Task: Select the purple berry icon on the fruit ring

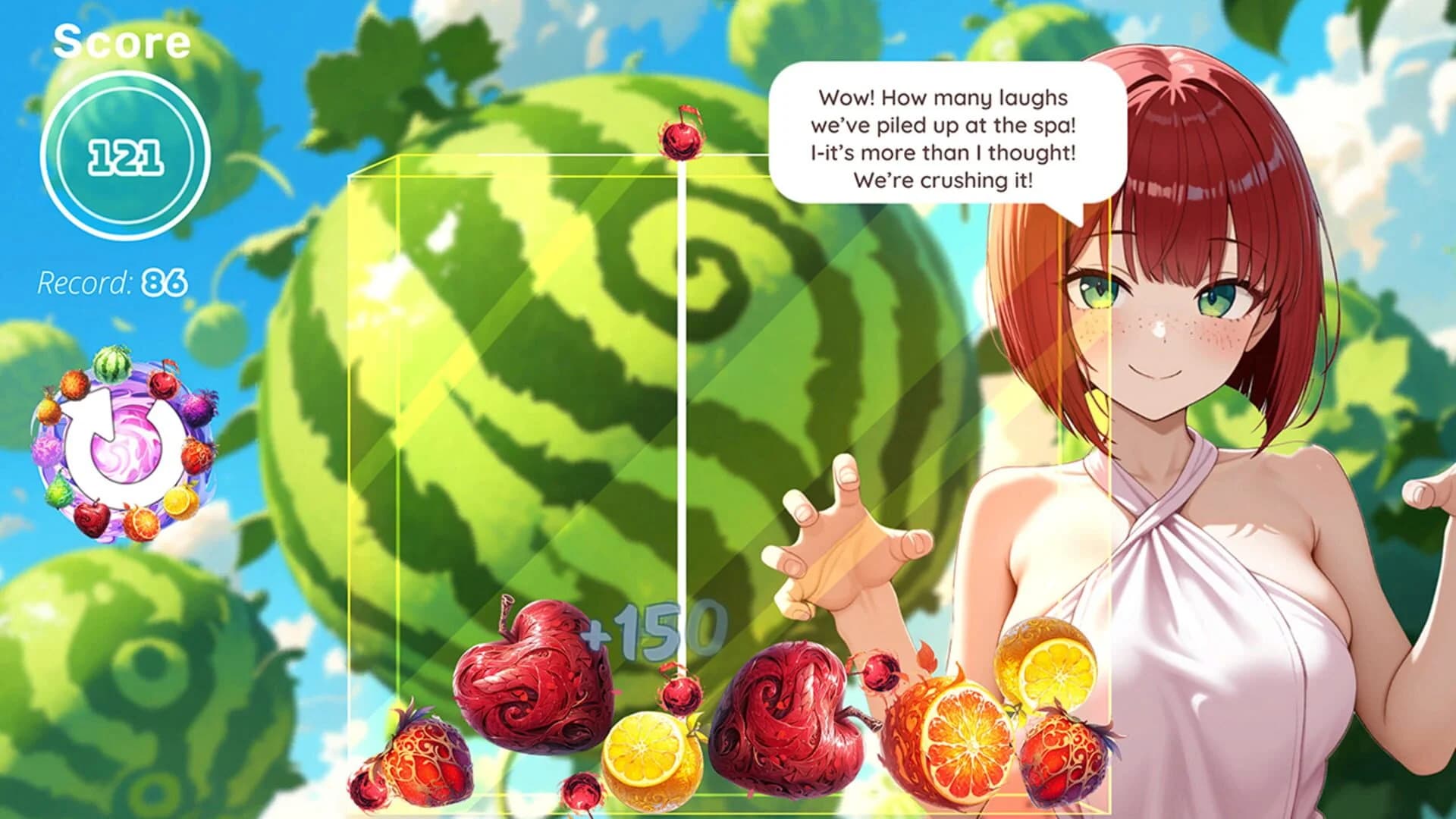Action: pyautogui.click(x=199, y=406)
